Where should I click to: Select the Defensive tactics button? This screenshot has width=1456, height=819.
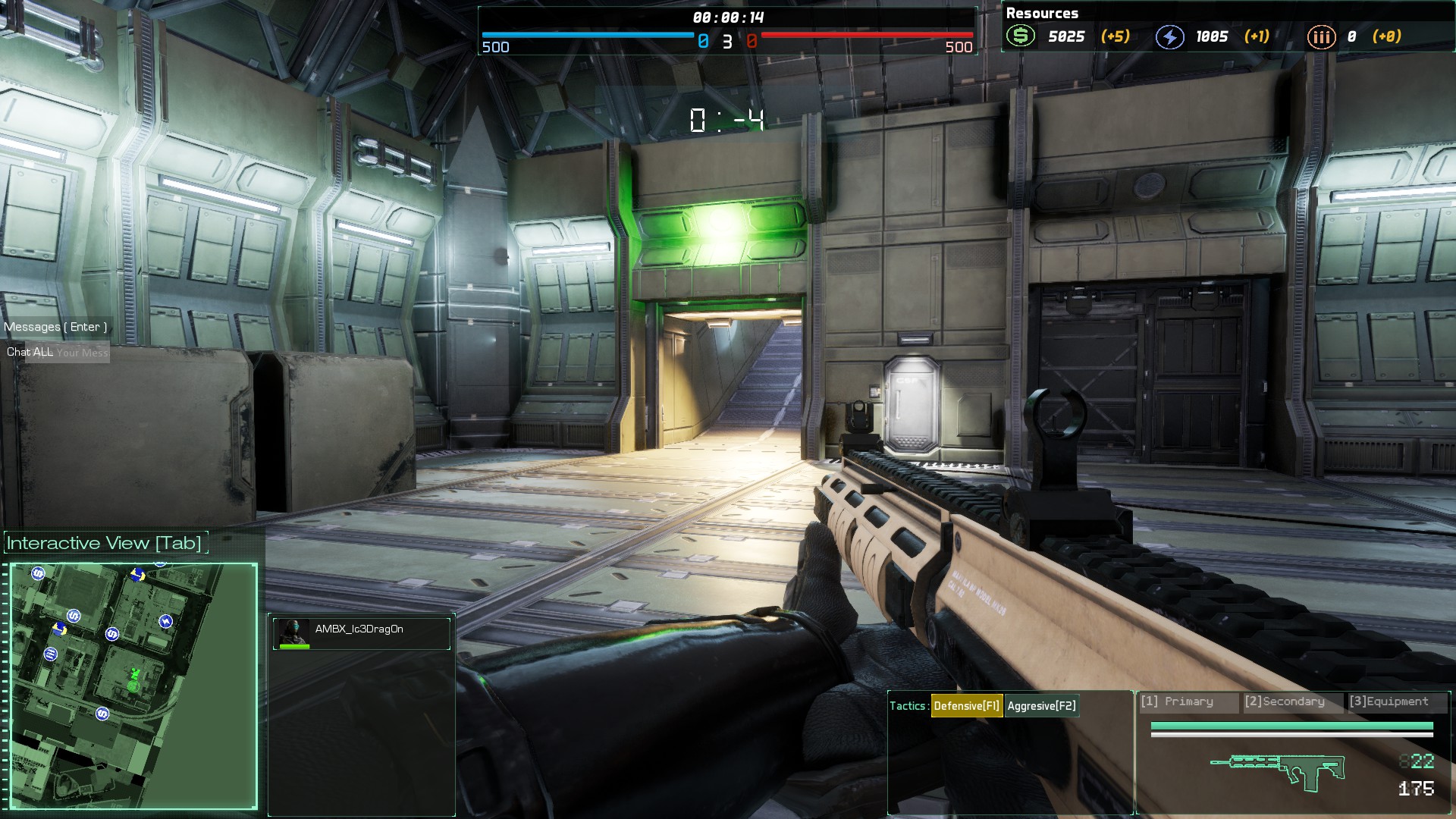tap(966, 706)
